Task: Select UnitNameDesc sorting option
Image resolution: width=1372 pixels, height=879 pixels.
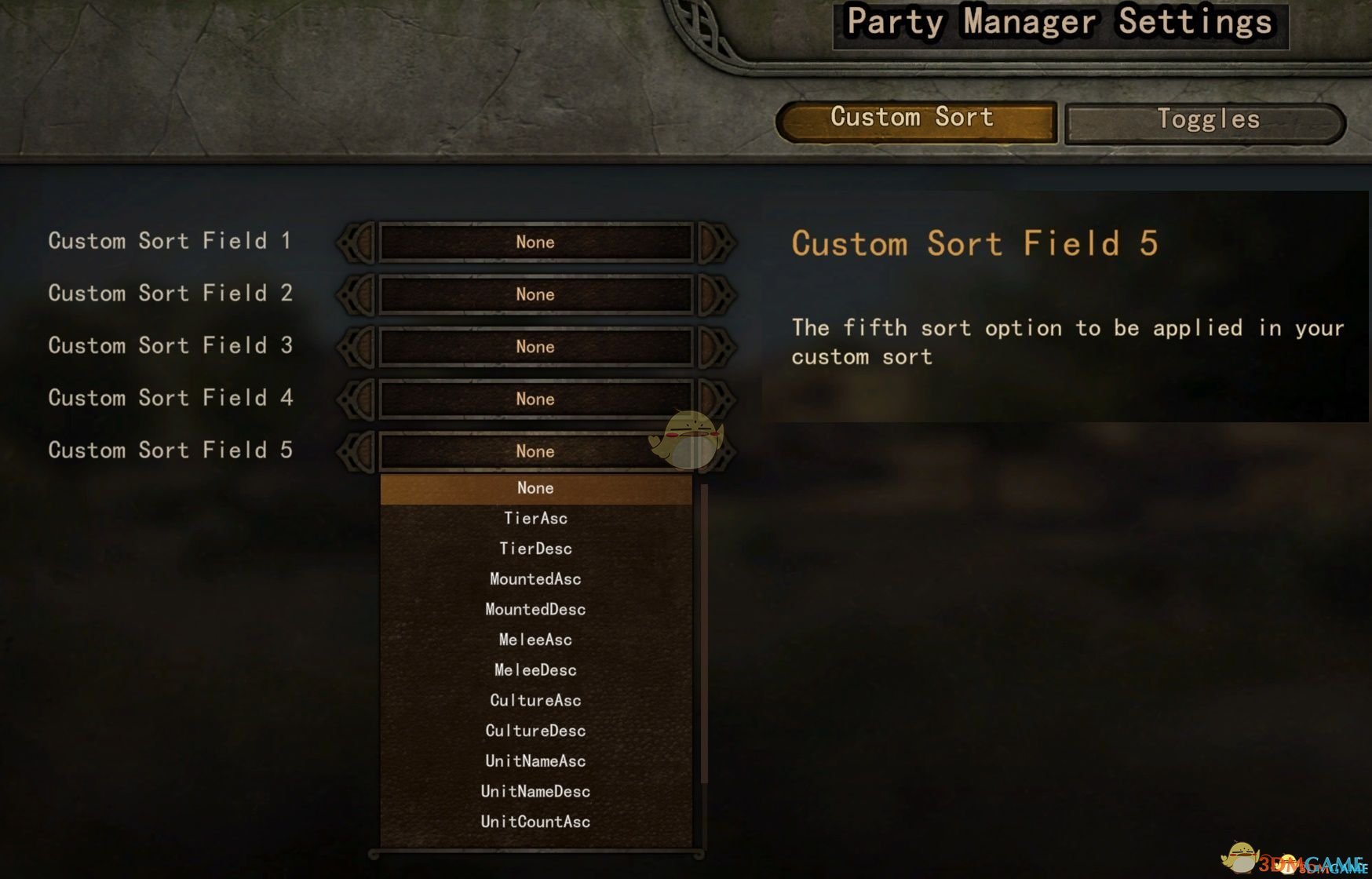Action: click(x=535, y=791)
